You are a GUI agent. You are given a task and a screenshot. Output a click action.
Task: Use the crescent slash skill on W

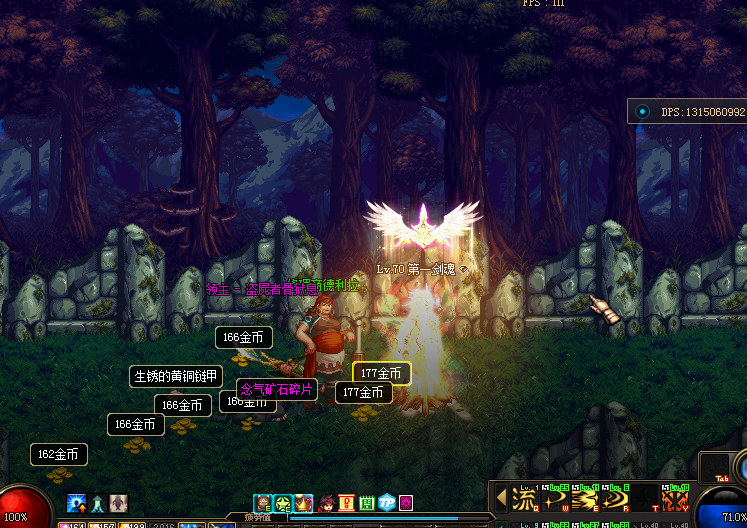click(554, 498)
